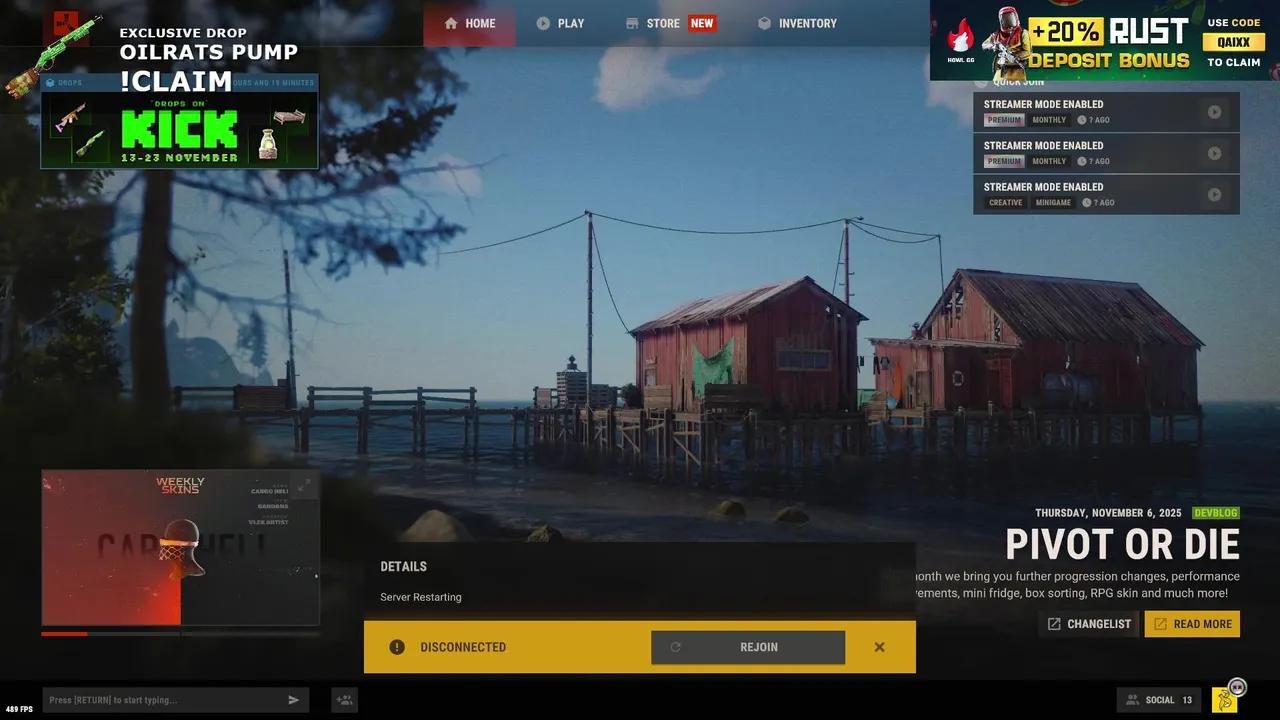Image resolution: width=1280 pixels, height=720 pixels.
Task: Click the send arrow on the chat bar
Action: point(294,700)
